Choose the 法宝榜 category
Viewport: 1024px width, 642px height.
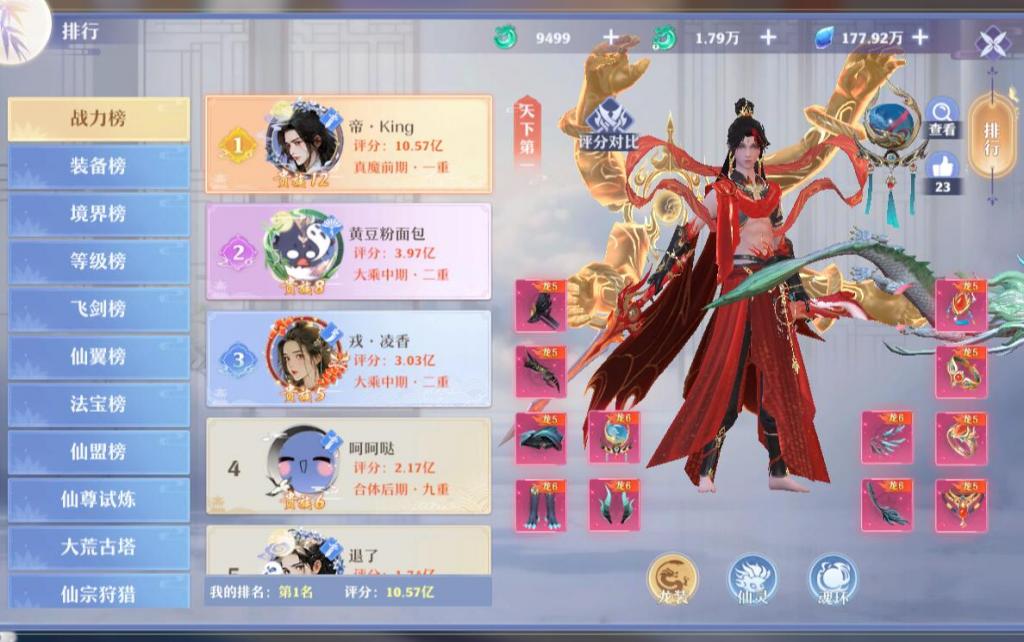pyautogui.click(x=98, y=404)
